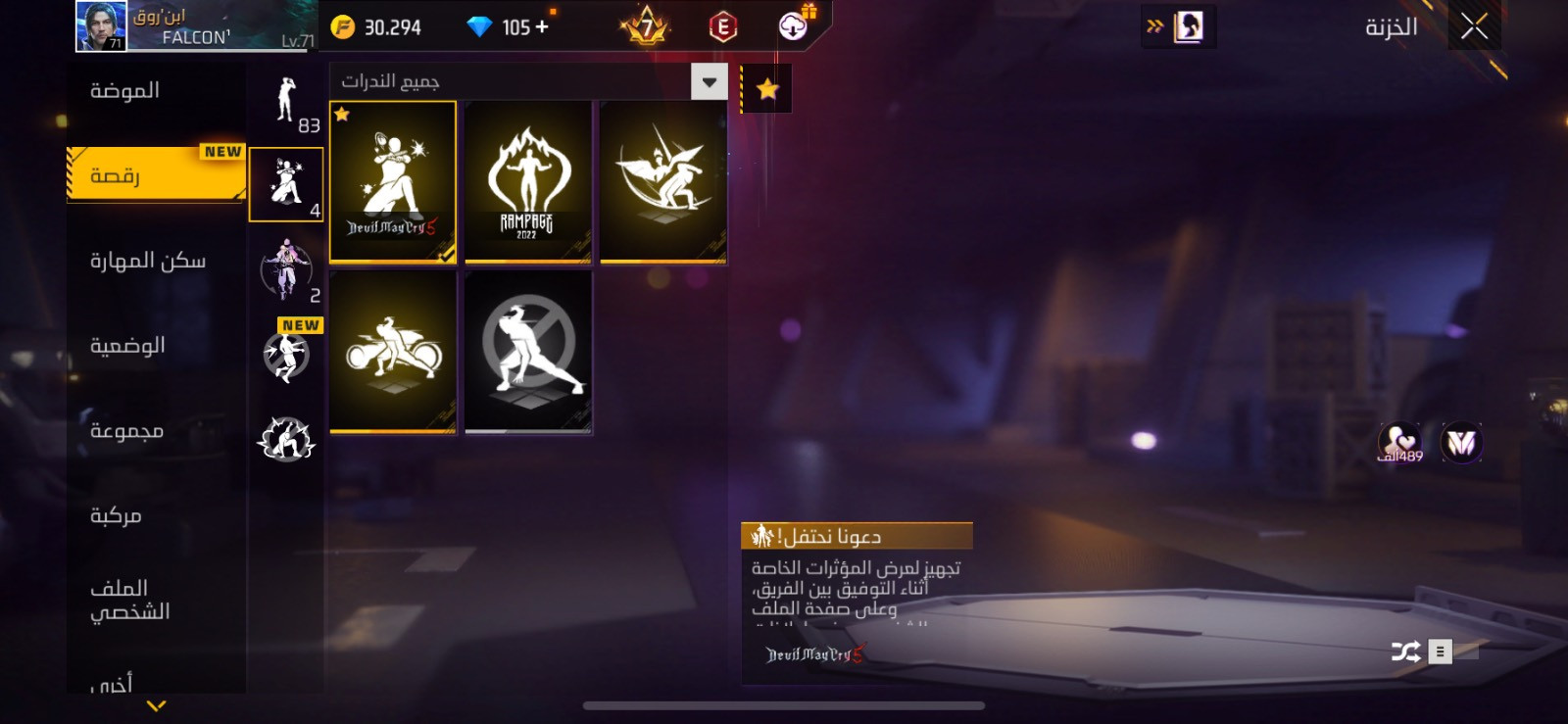Image resolution: width=1568 pixels, height=724 pixels.
Task: Open the الموضة fashion category
Action: (x=125, y=91)
